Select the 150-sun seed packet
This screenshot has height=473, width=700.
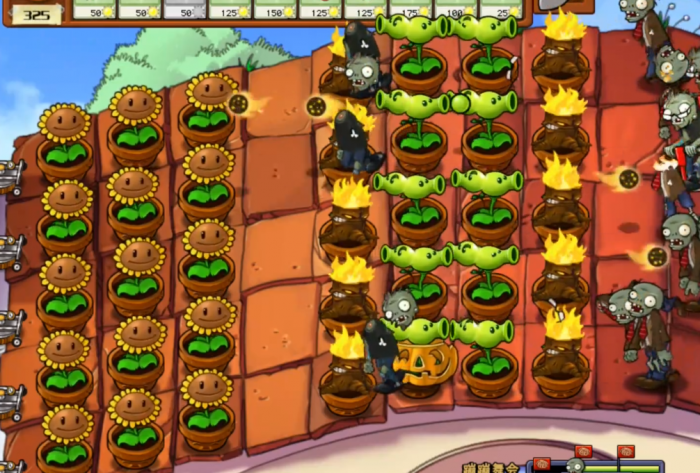[278, 10]
